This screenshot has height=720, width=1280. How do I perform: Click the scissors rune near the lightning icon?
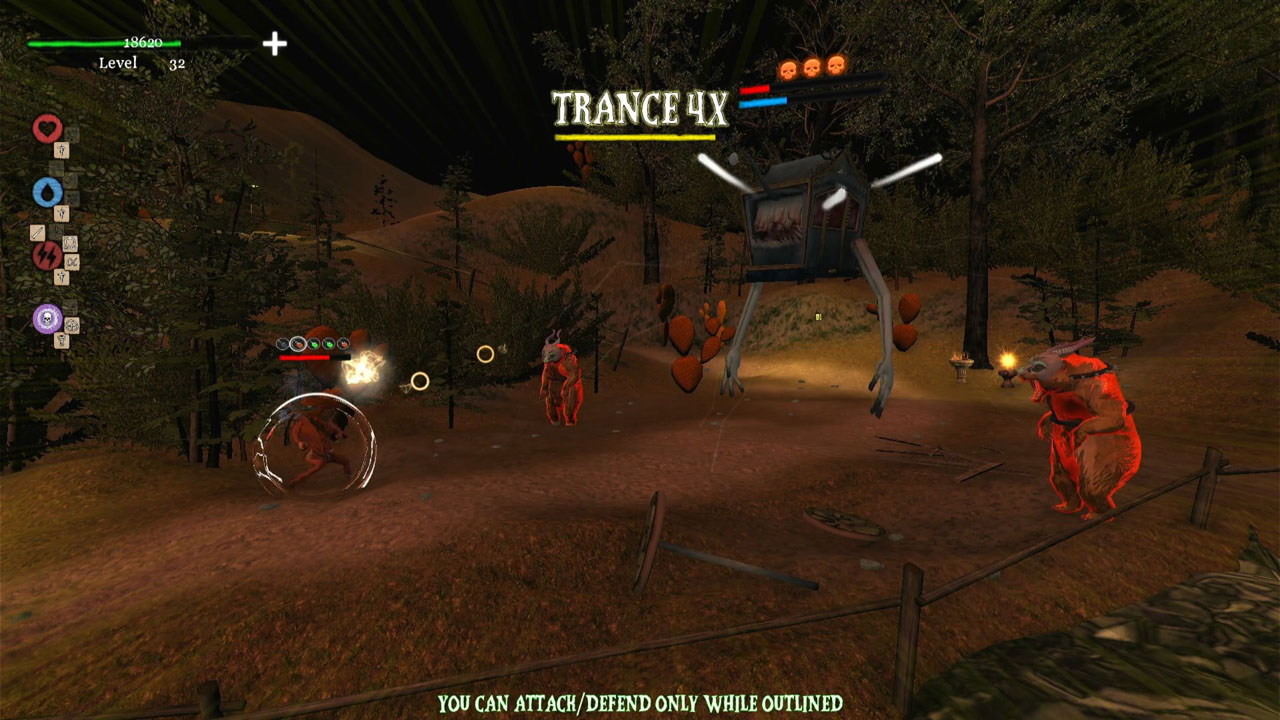point(70,261)
